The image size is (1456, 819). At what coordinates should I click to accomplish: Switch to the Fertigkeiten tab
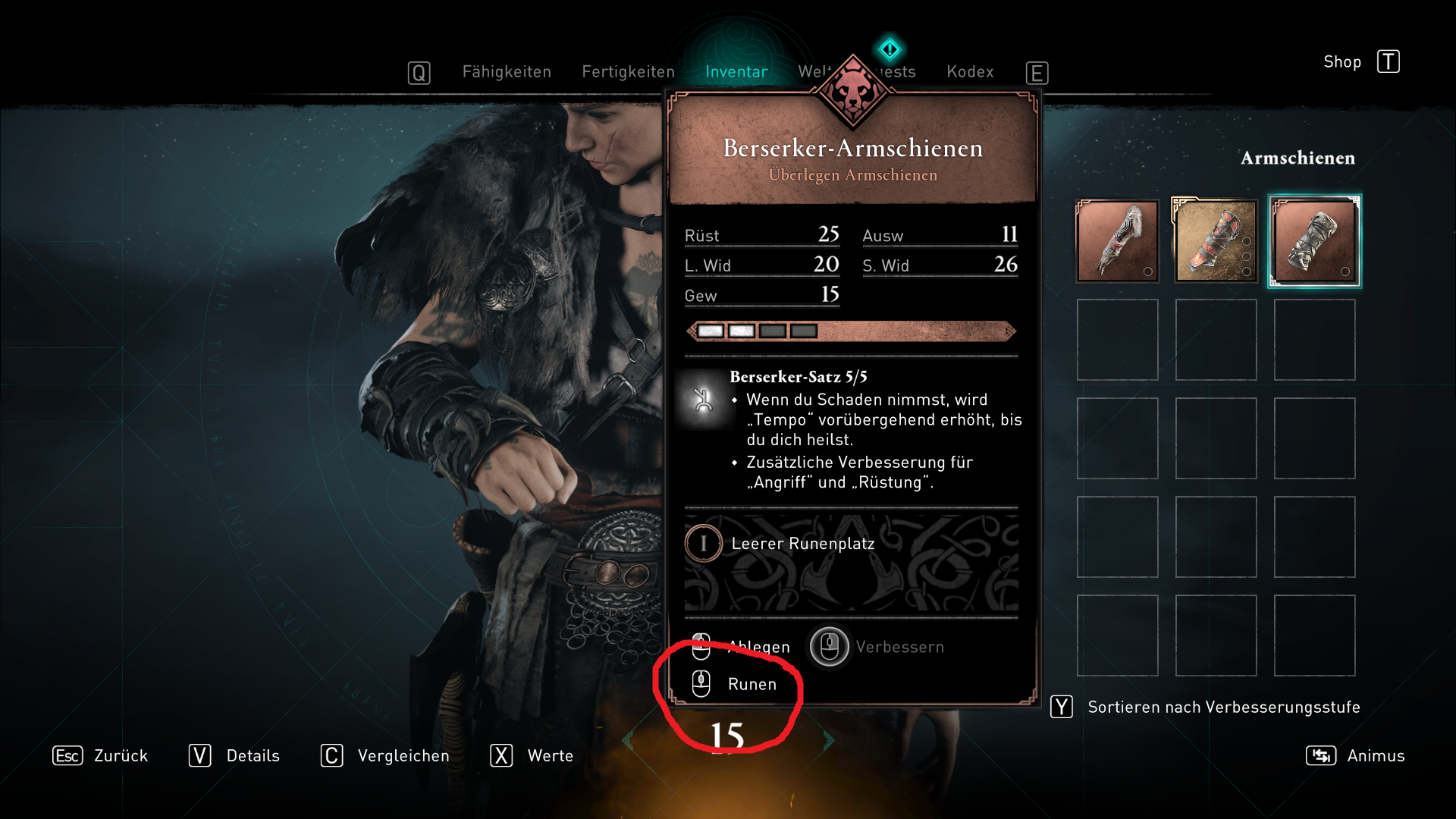(628, 71)
